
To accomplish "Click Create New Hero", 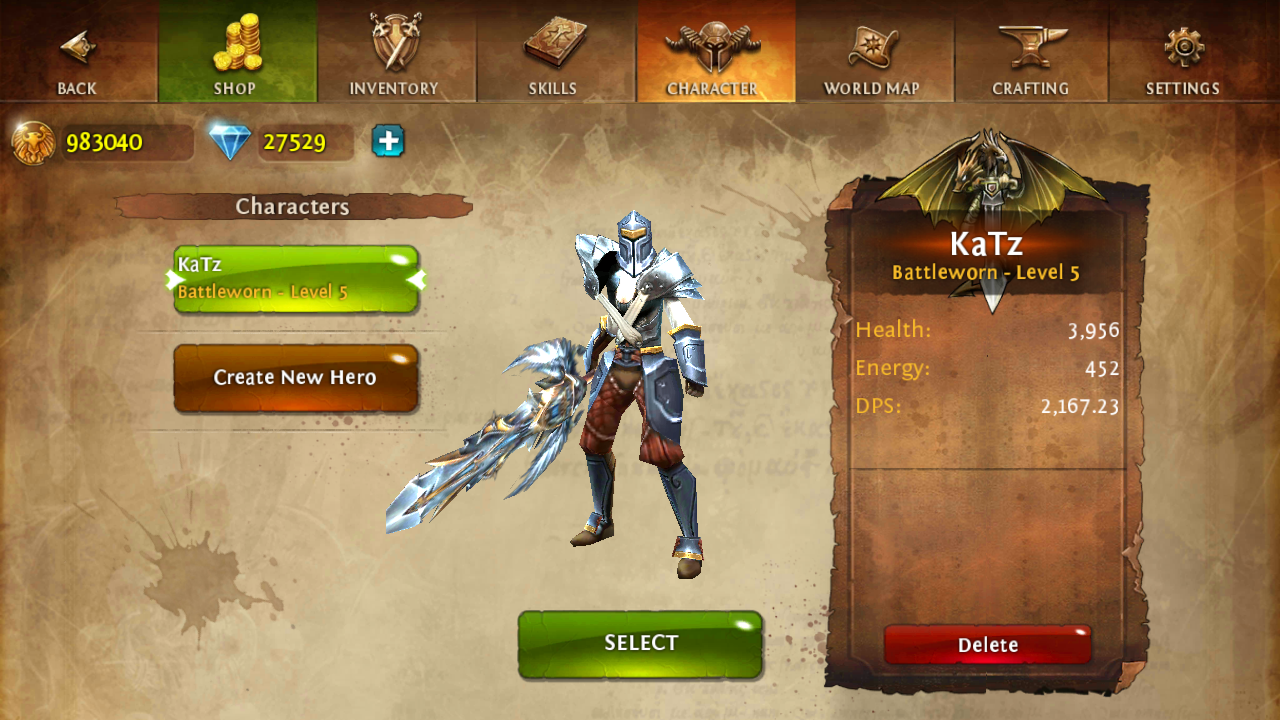I will coord(296,378).
